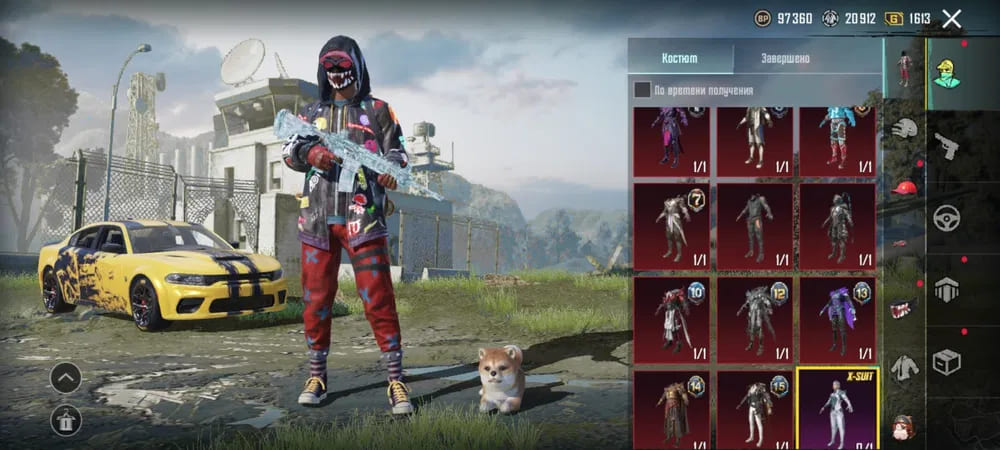The image size is (1000, 450).
Task: Toggle the По времени получения checkbox
Action: (642, 90)
